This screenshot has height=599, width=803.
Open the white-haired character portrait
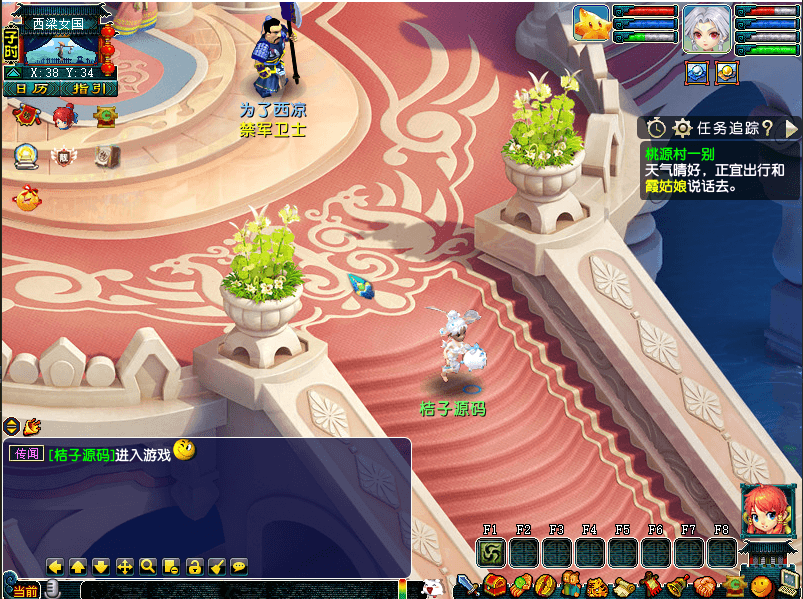coord(707,27)
